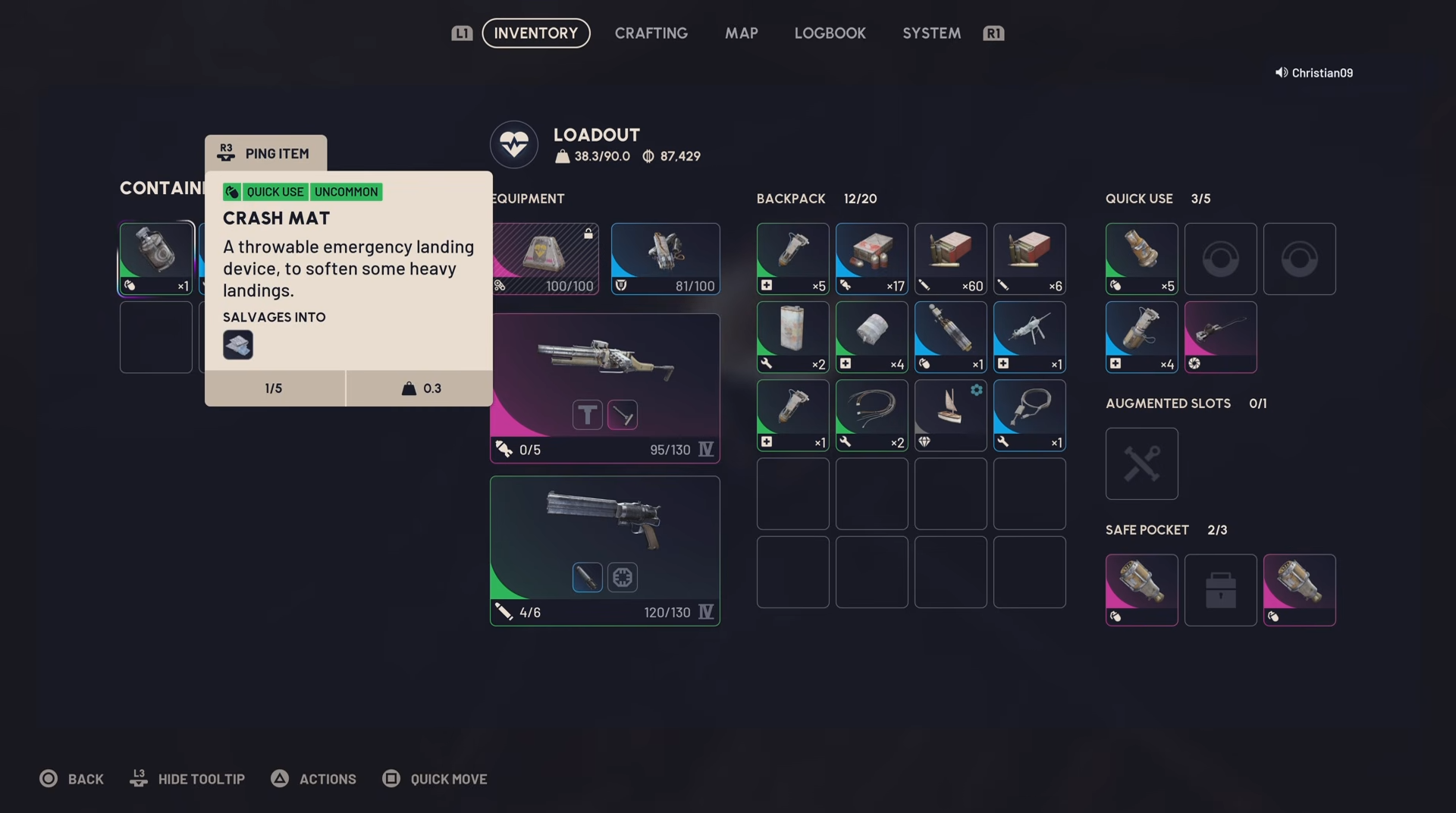Pick the backpack ammo stack of 60
Image resolution: width=1456 pixels, height=813 pixels.
coord(950,259)
